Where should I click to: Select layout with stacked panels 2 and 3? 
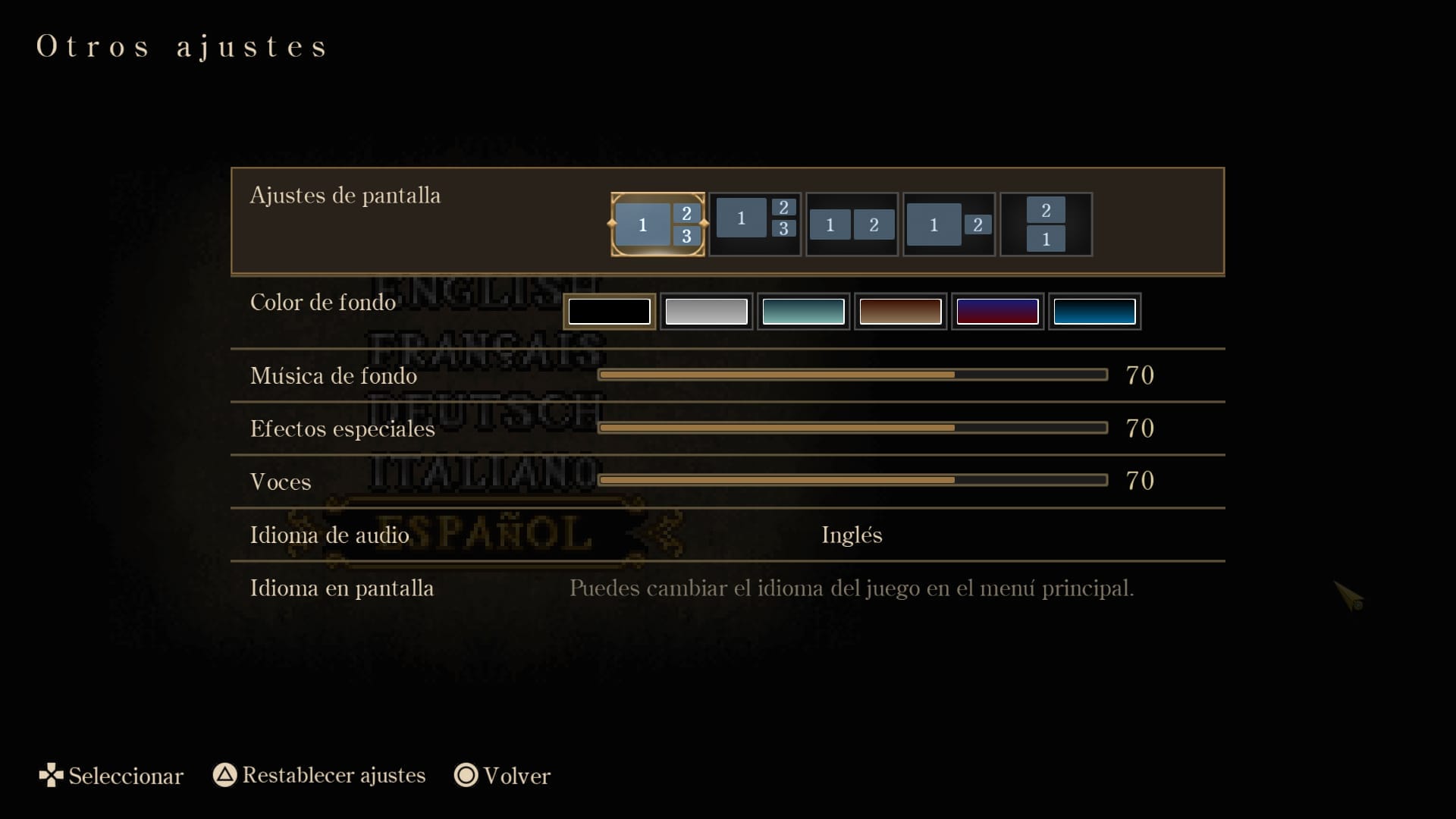coord(755,224)
